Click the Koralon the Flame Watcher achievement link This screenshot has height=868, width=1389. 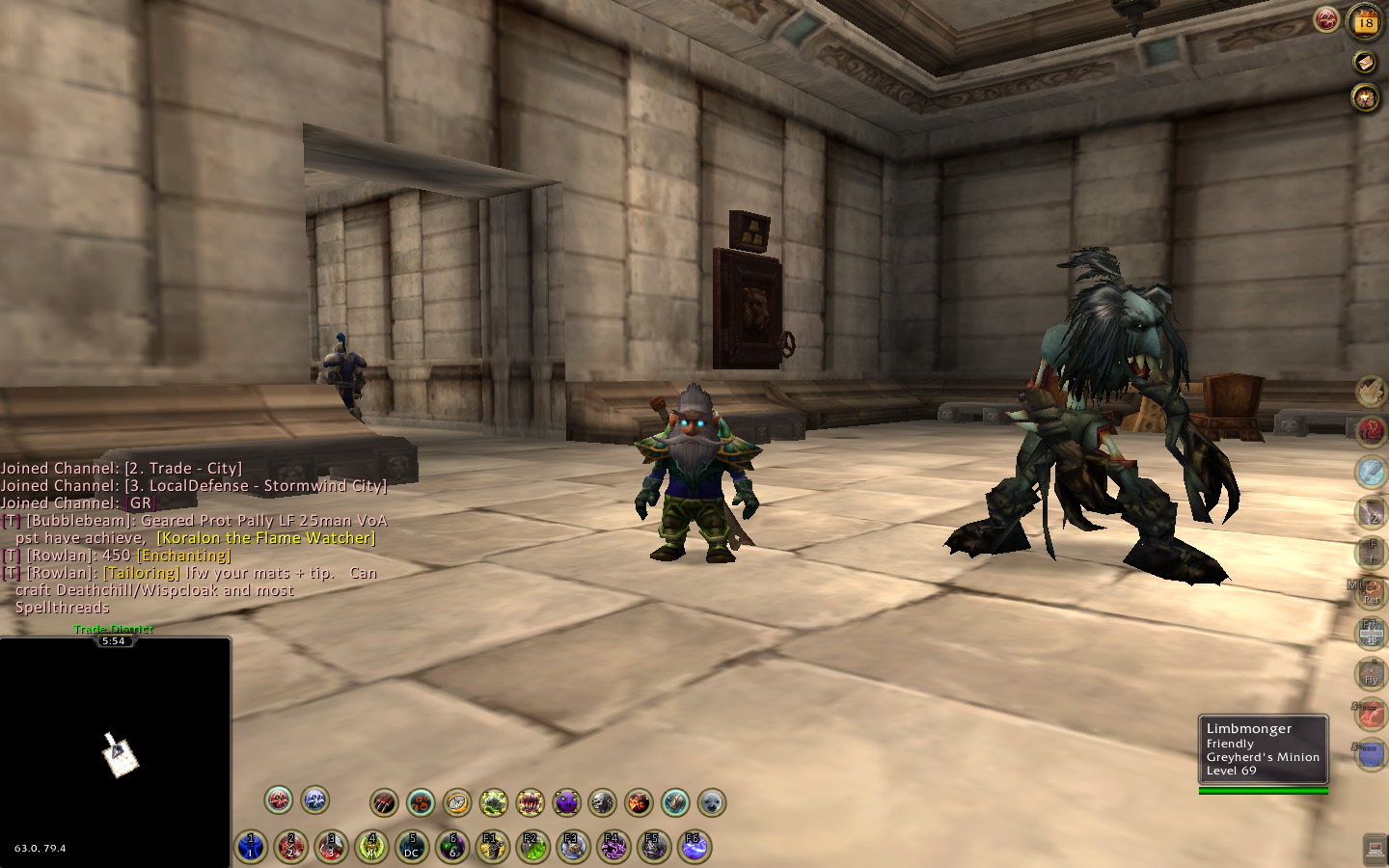tap(265, 538)
